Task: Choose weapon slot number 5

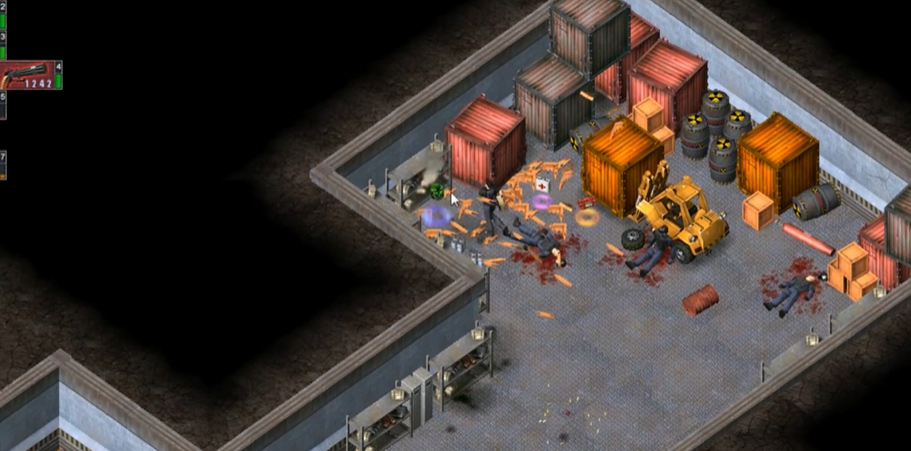Action: tap(3, 104)
